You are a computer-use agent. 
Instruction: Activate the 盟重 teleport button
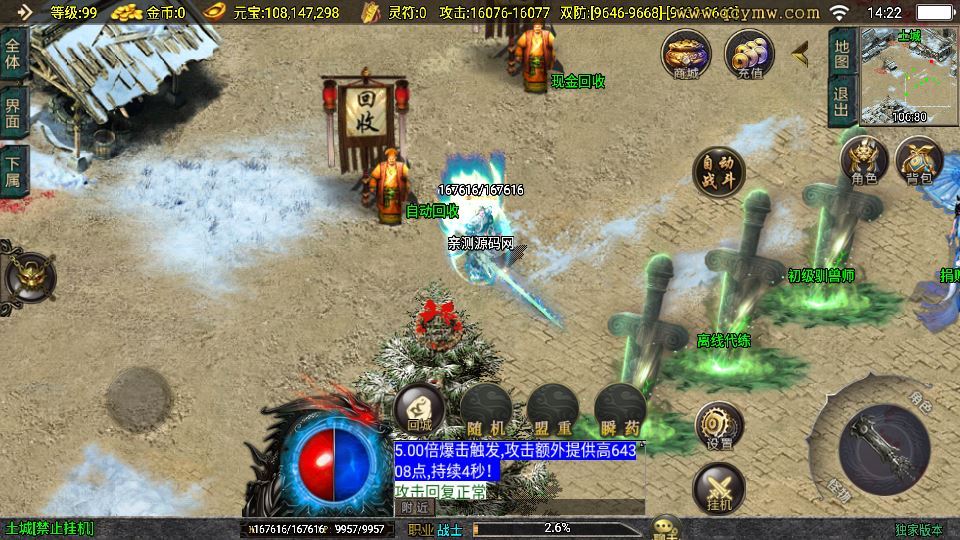pyautogui.click(x=552, y=409)
